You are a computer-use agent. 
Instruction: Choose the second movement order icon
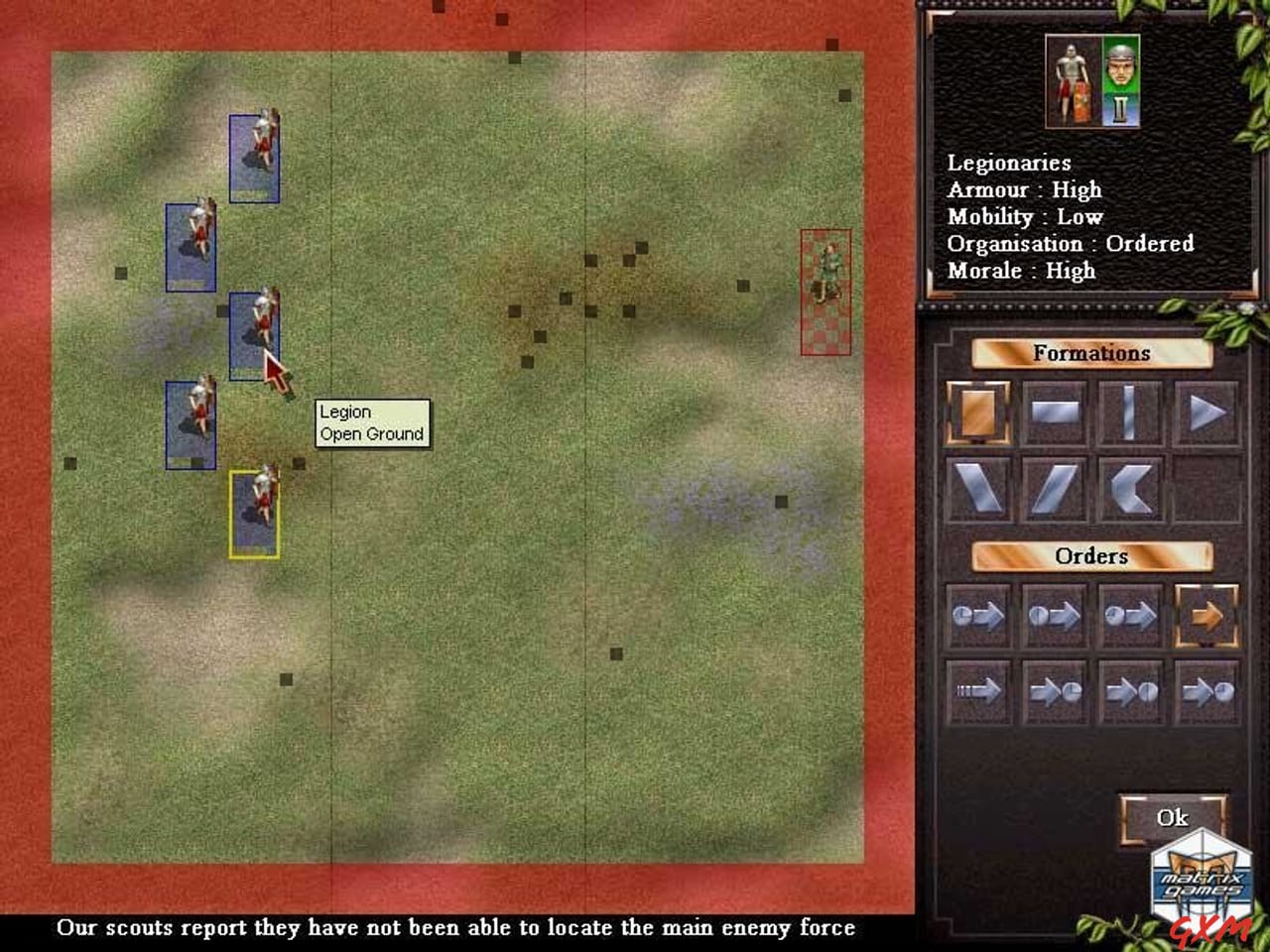1055,615
